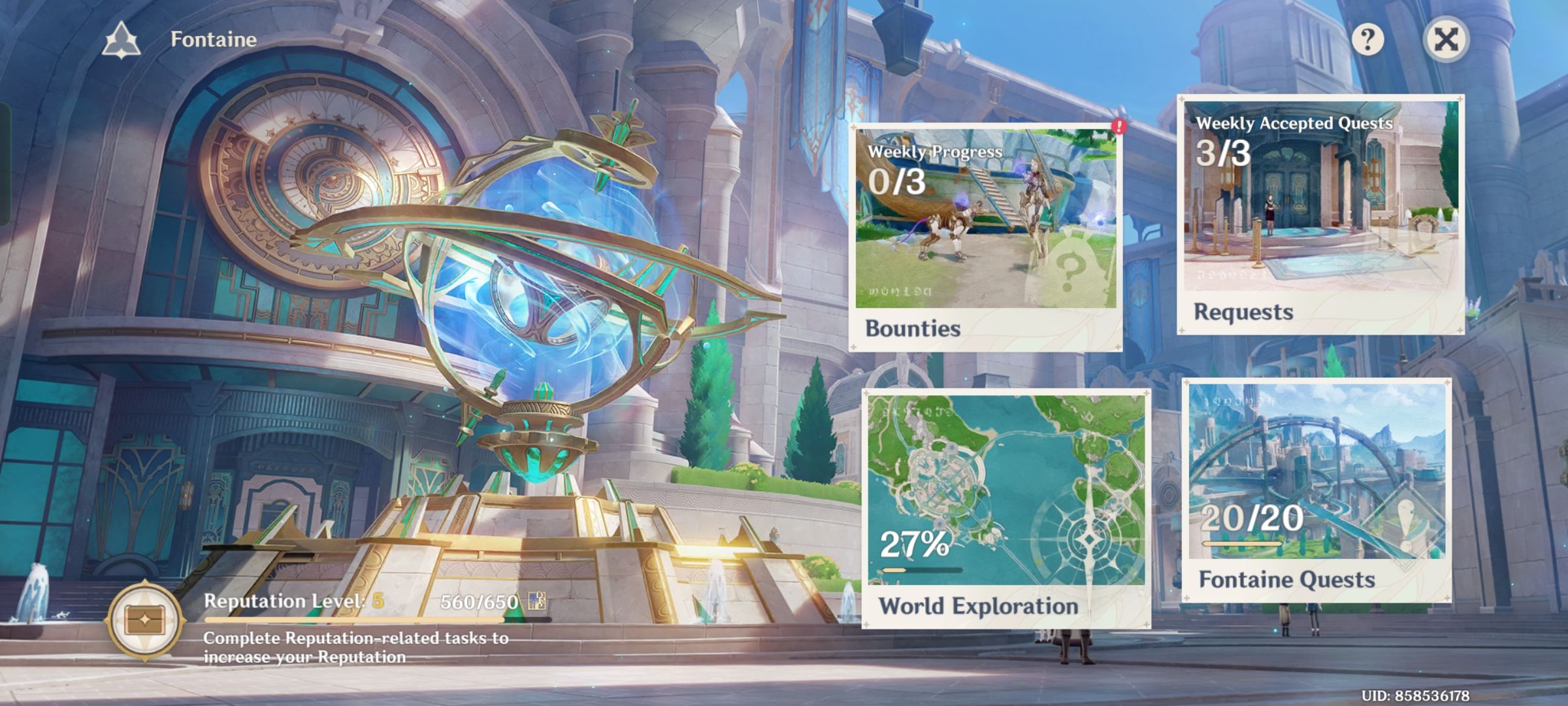
Task: Click the Fontaine region emblem icon
Action: click(x=122, y=39)
